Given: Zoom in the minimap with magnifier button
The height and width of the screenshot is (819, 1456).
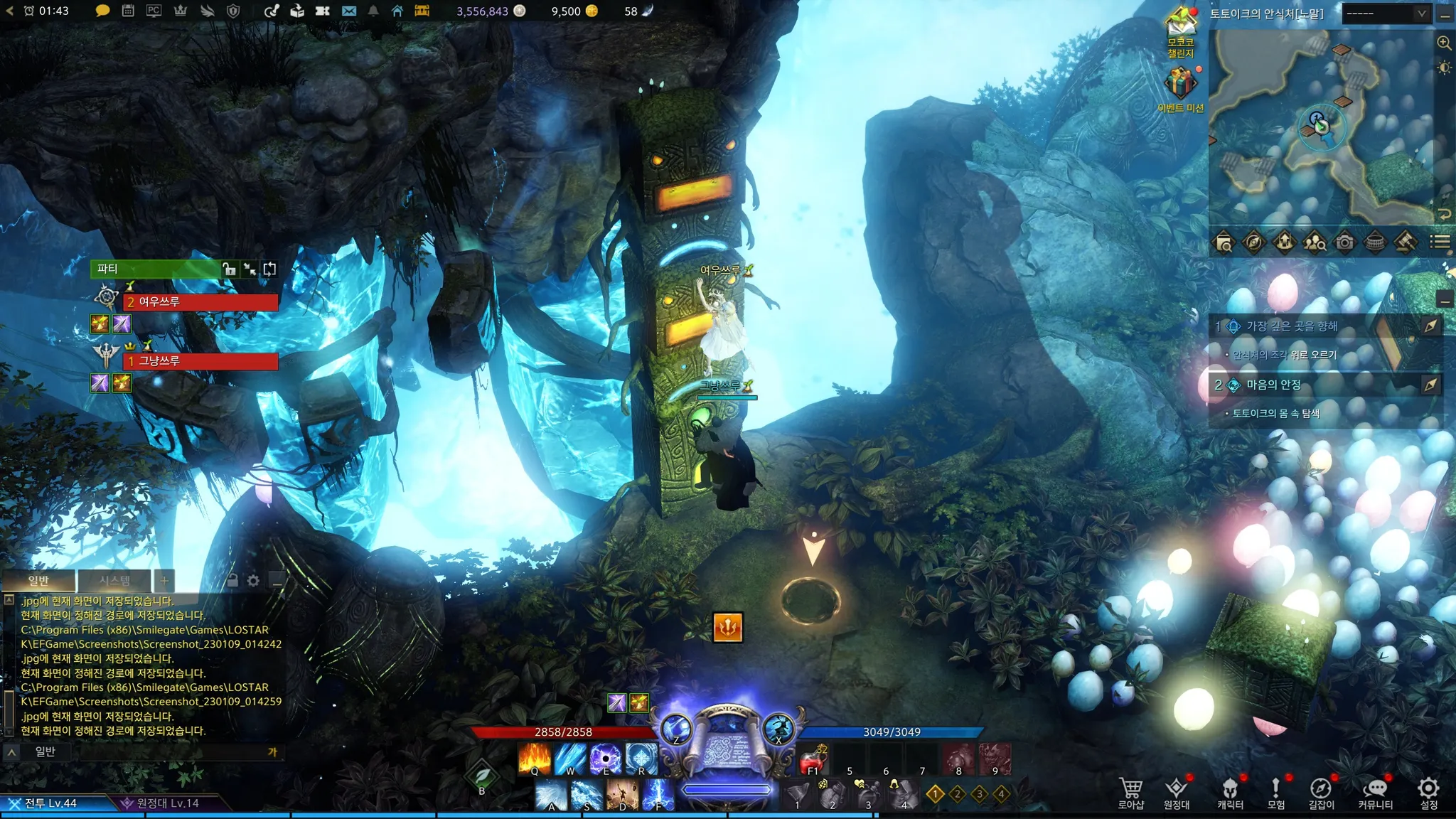Looking at the screenshot, I should [x=1444, y=43].
